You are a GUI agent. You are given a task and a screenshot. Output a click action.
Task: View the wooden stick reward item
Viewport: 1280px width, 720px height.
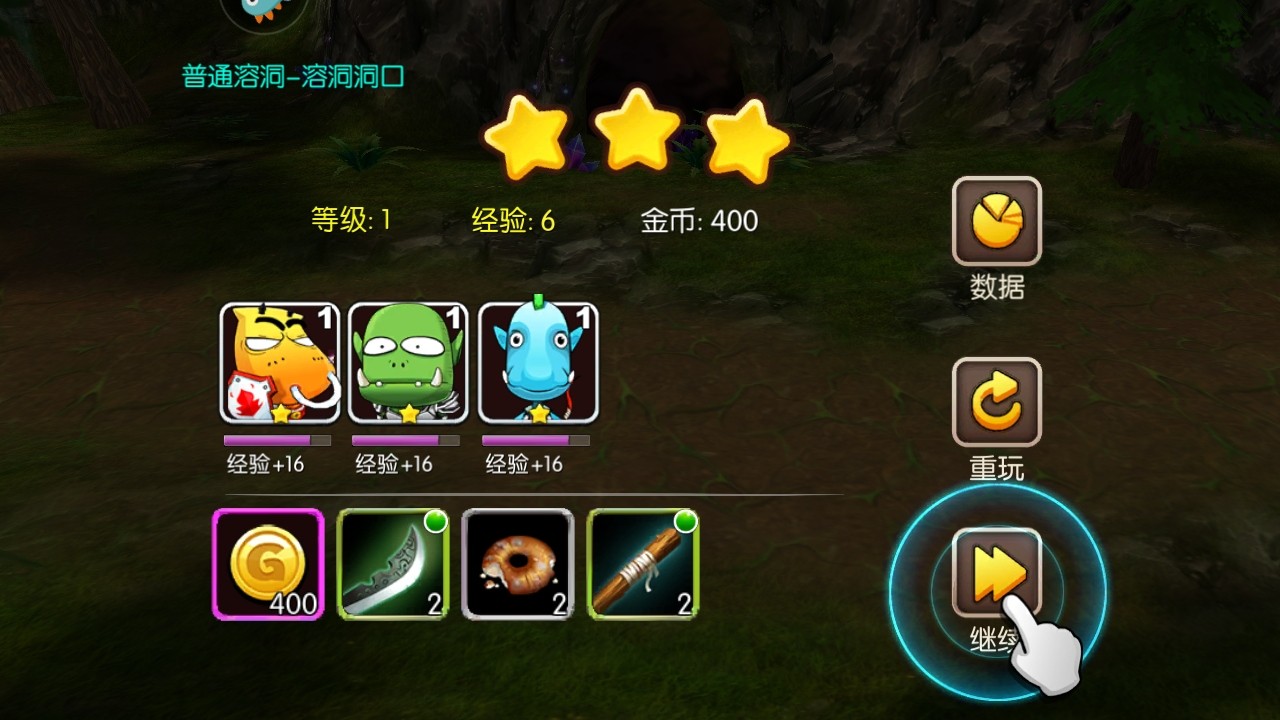[643, 564]
